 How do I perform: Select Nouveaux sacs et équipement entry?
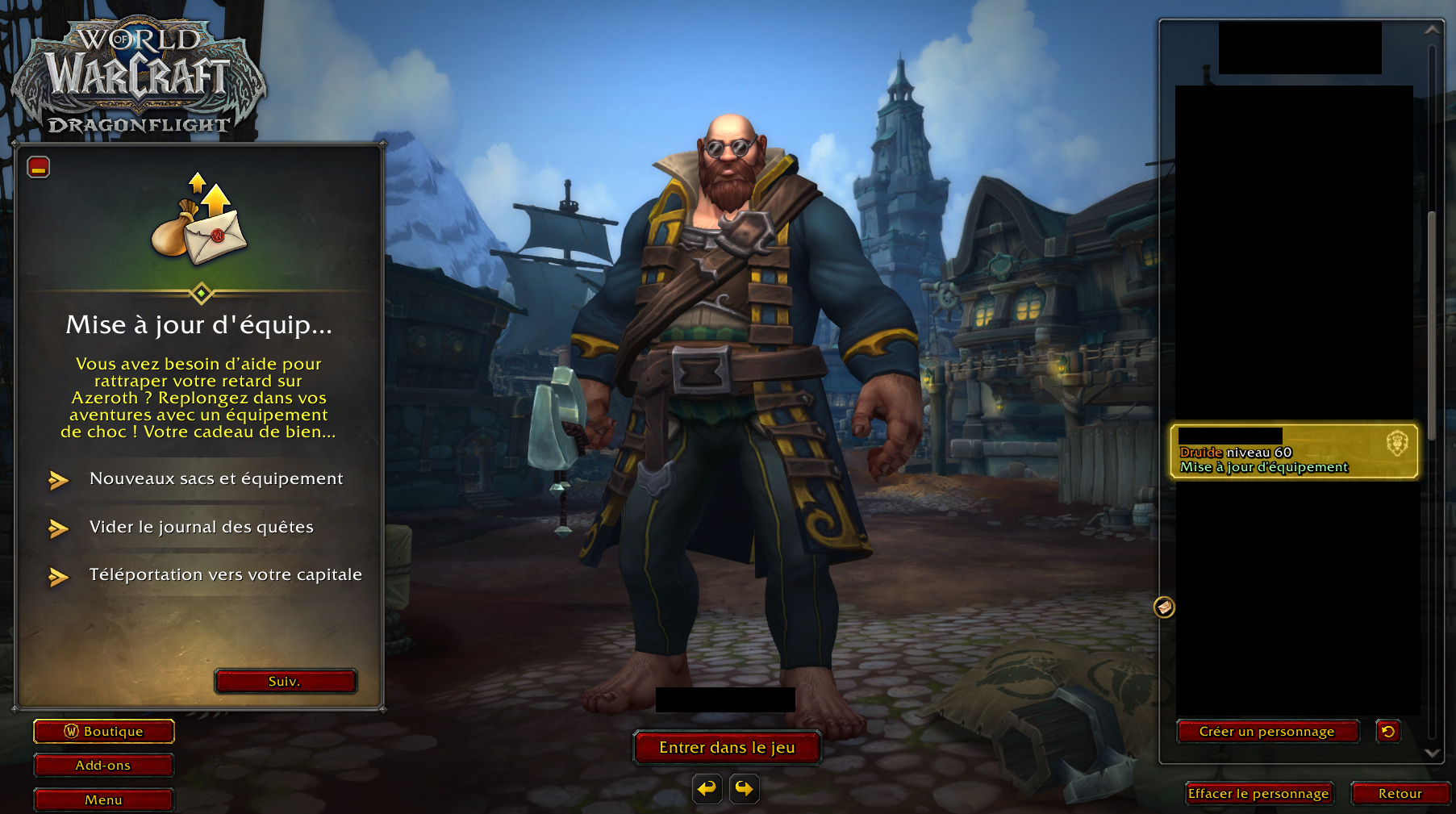216,479
